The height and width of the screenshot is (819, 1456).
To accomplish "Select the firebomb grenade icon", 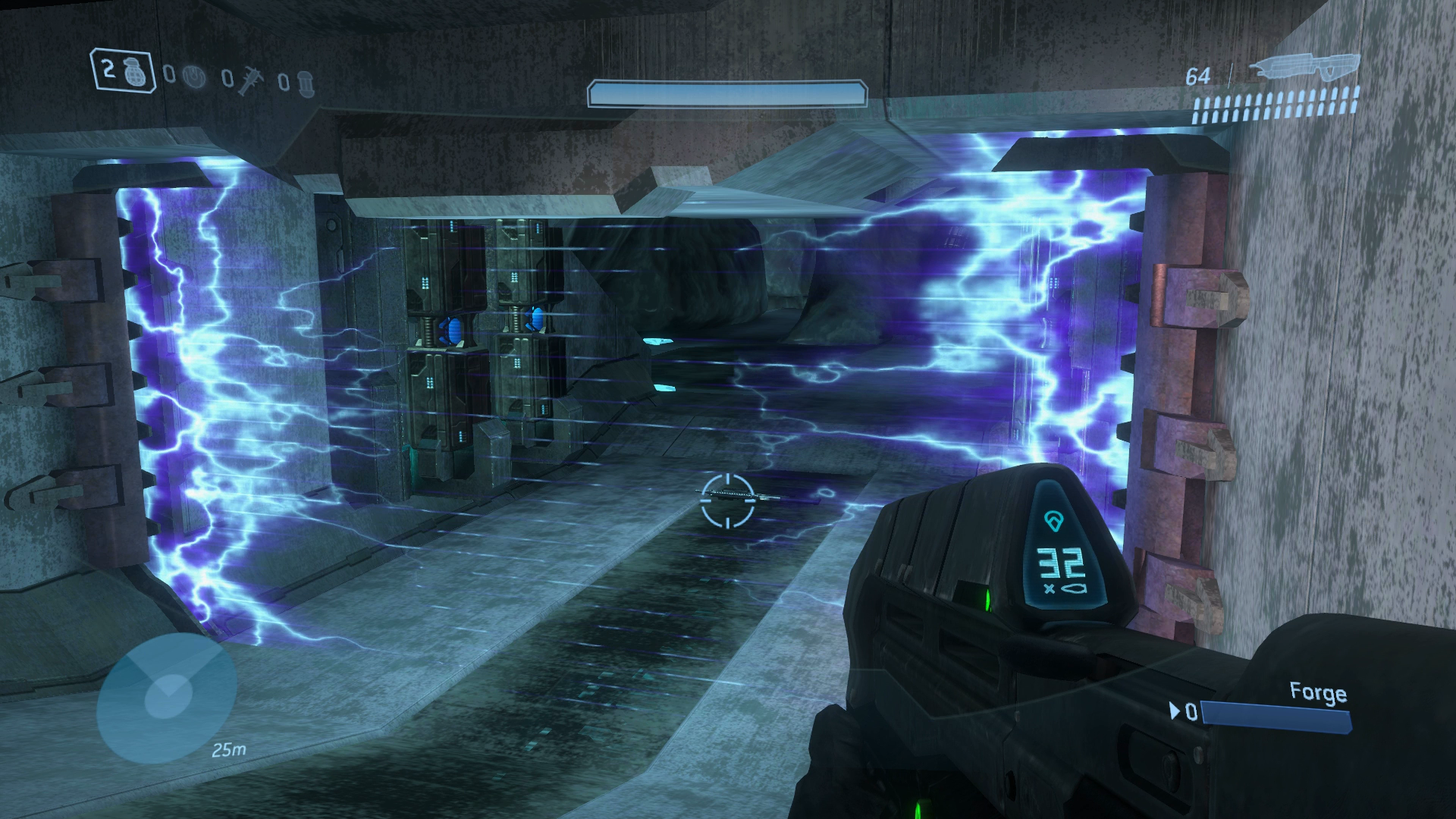I will 303,81.
